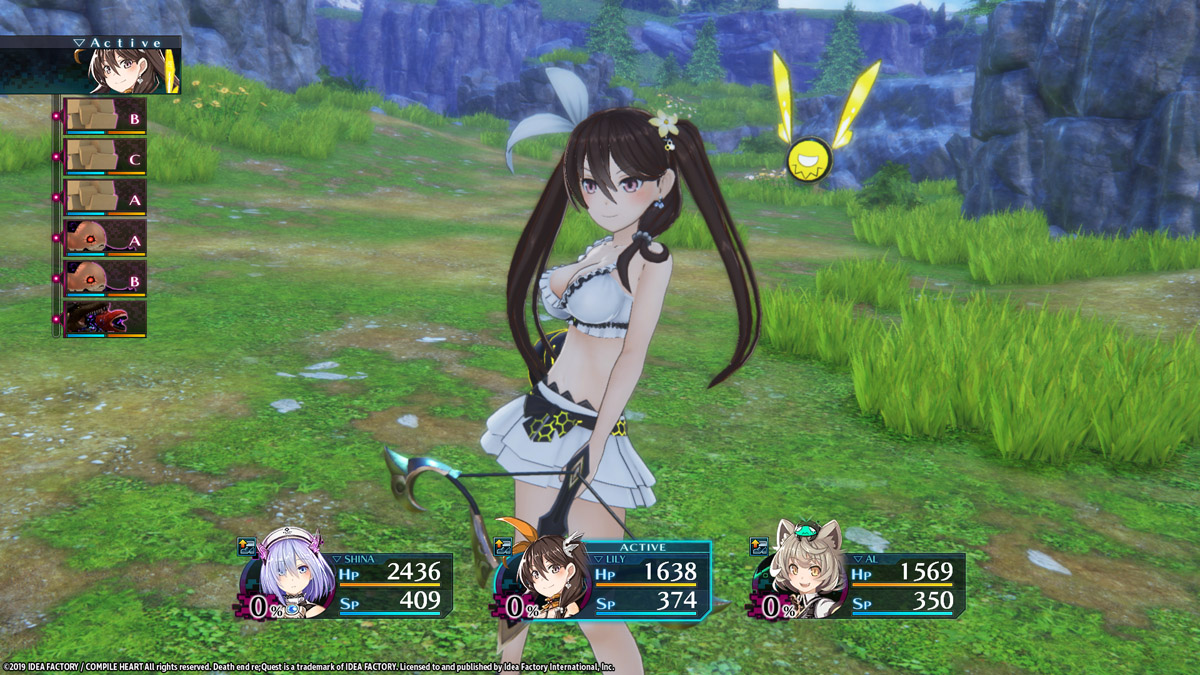Screen dimensions: 1200x675
Task: Select the stone block enemy B turn entry
Action: pos(105,116)
